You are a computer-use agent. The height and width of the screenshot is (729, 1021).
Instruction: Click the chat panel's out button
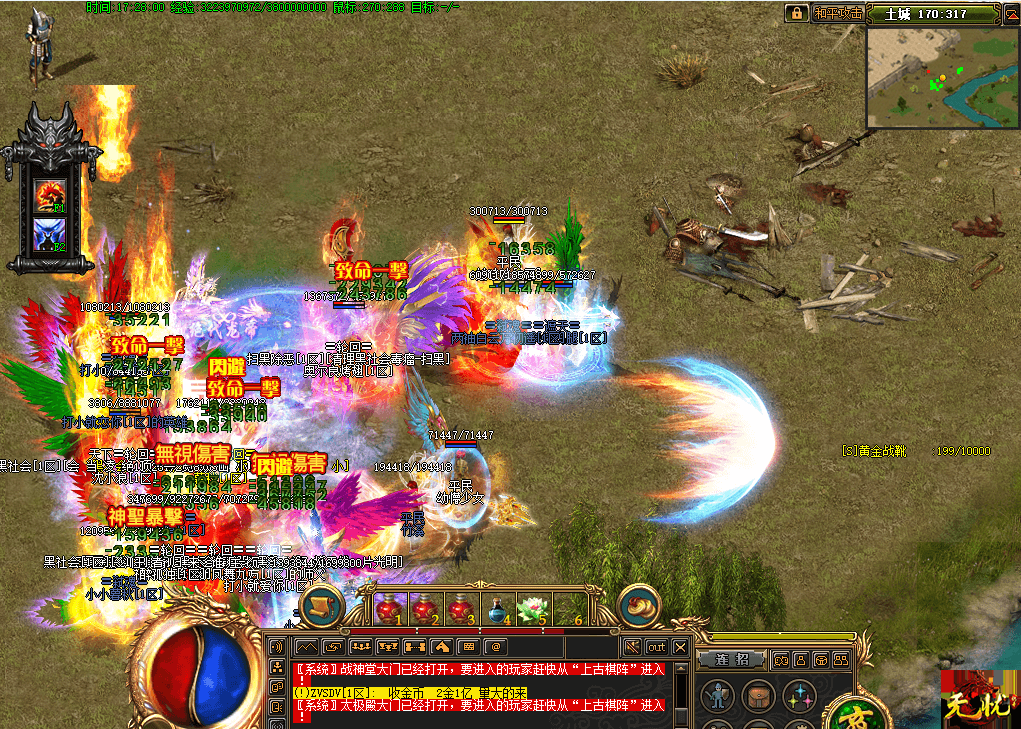coord(656,647)
